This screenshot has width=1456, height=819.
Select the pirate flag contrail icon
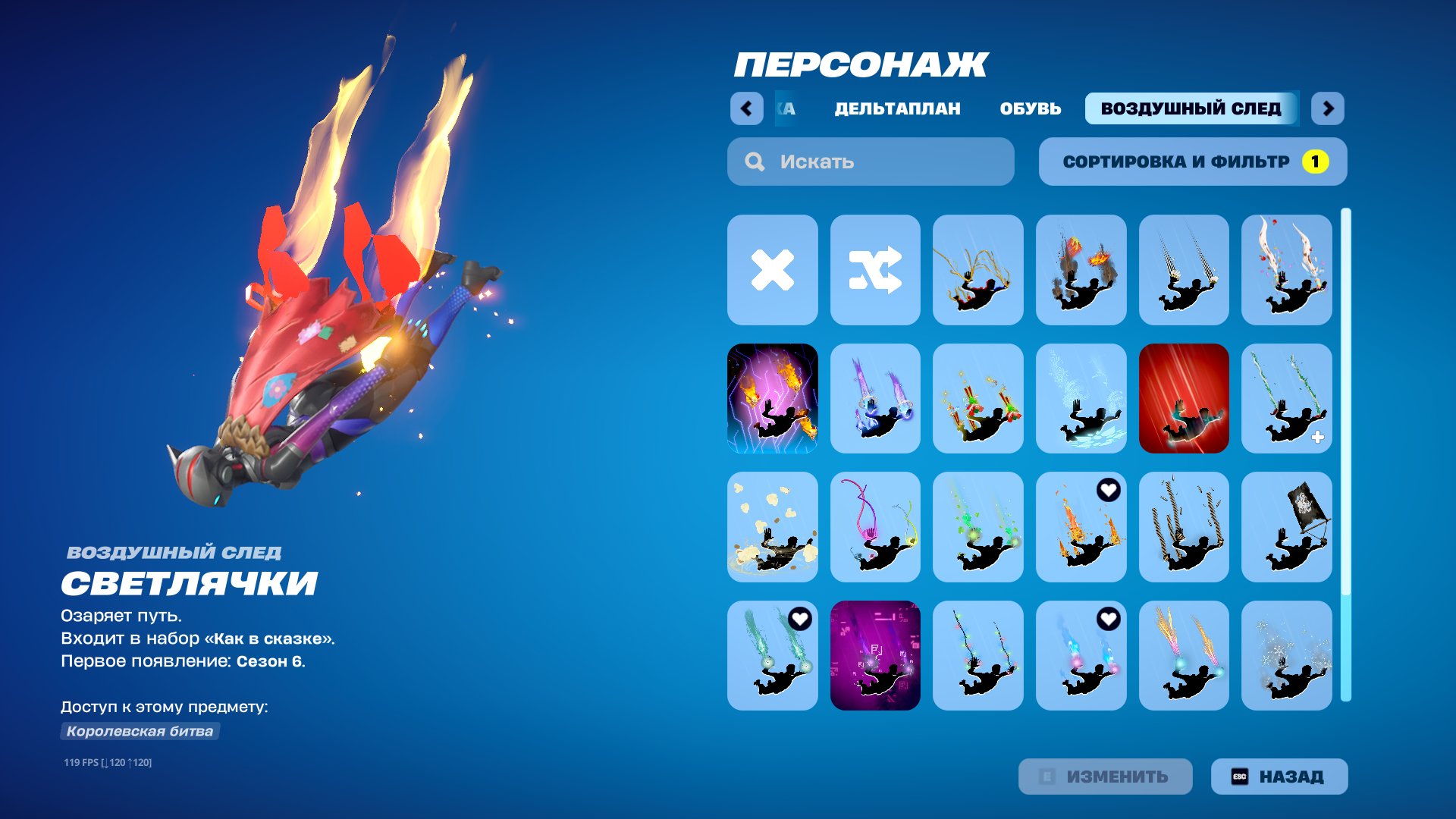pyautogui.click(x=1288, y=526)
